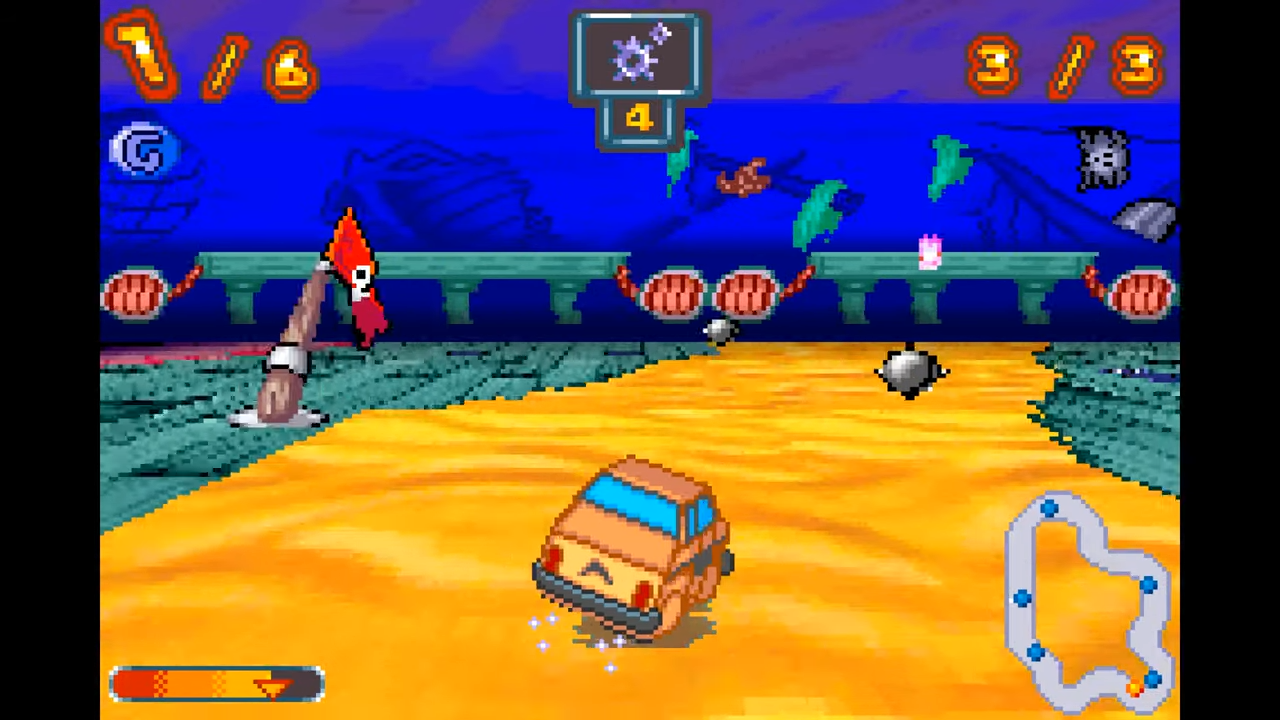The image size is (1280, 720).
Task: Click the yellow arrow on the boost meter
Action: [x=272, y=686]
